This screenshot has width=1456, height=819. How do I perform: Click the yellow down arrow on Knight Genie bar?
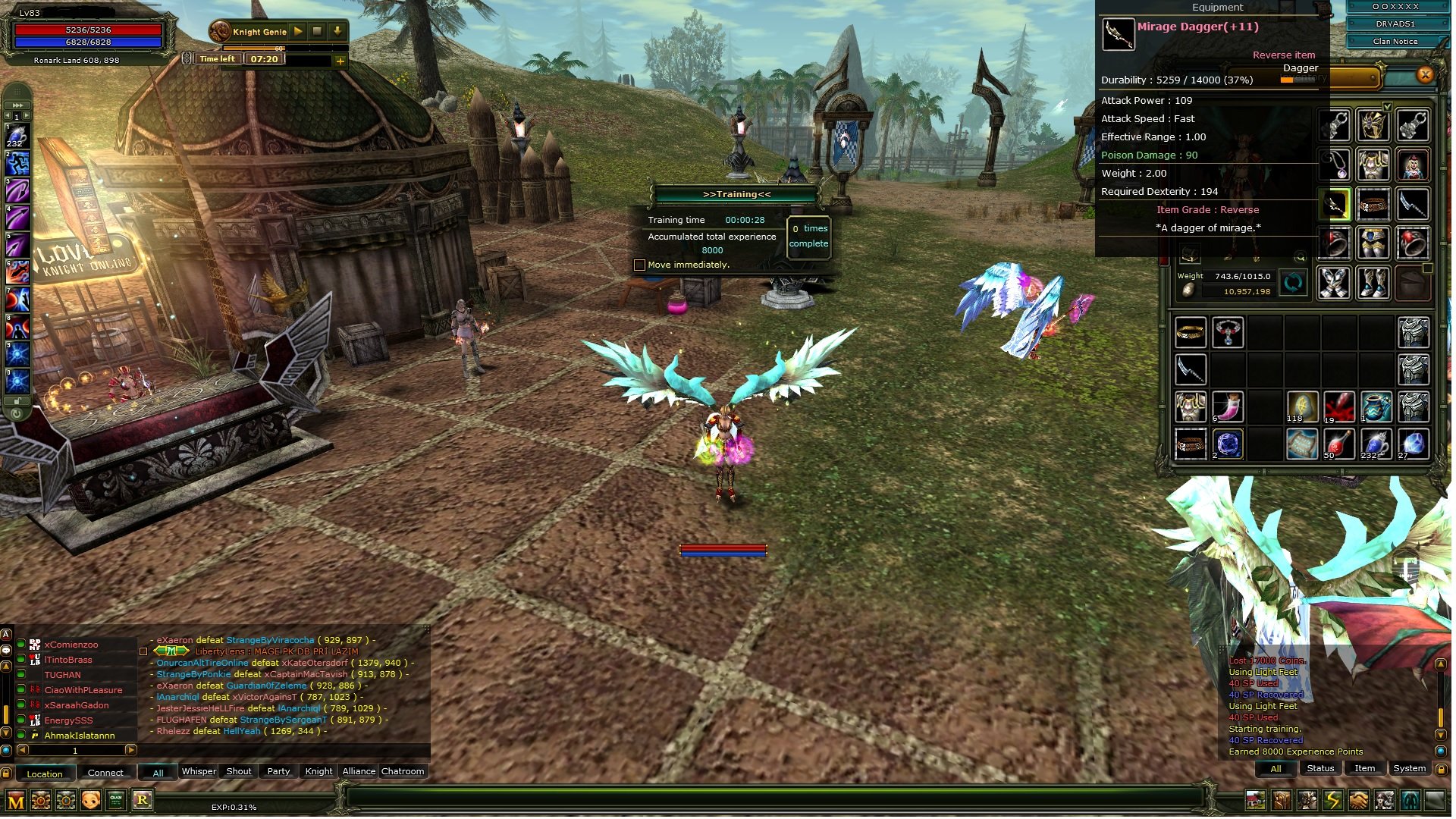337,31
